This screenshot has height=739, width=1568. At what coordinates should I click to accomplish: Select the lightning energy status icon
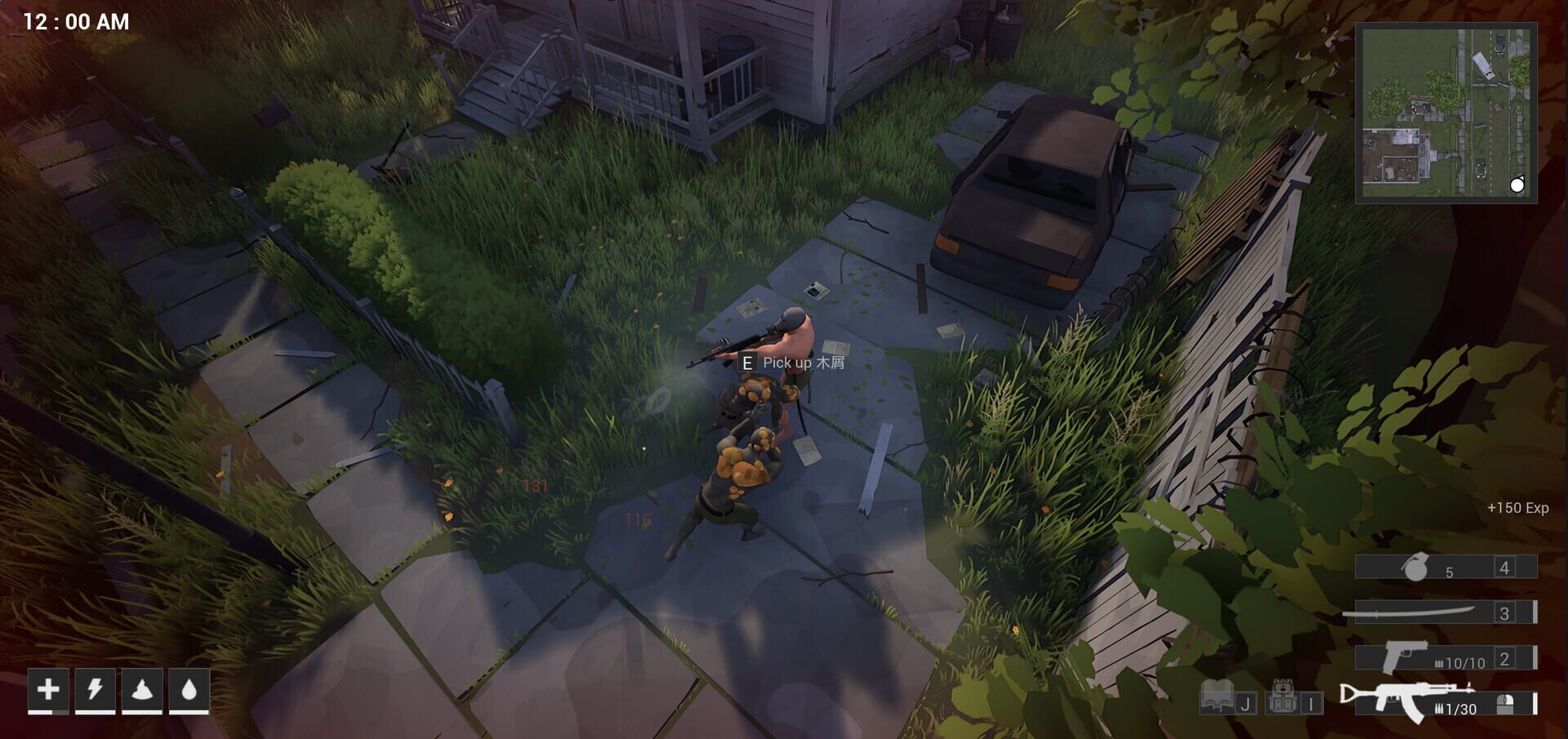click(95, 690)
